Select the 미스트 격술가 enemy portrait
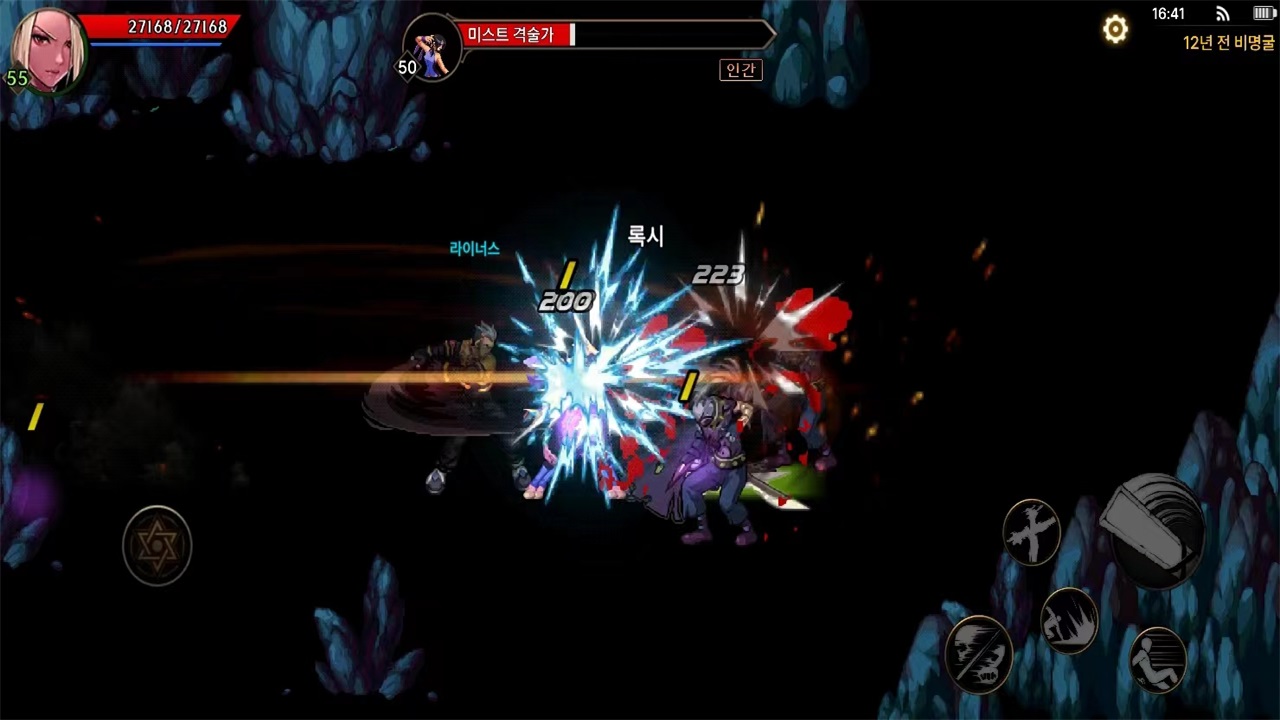 434,47
